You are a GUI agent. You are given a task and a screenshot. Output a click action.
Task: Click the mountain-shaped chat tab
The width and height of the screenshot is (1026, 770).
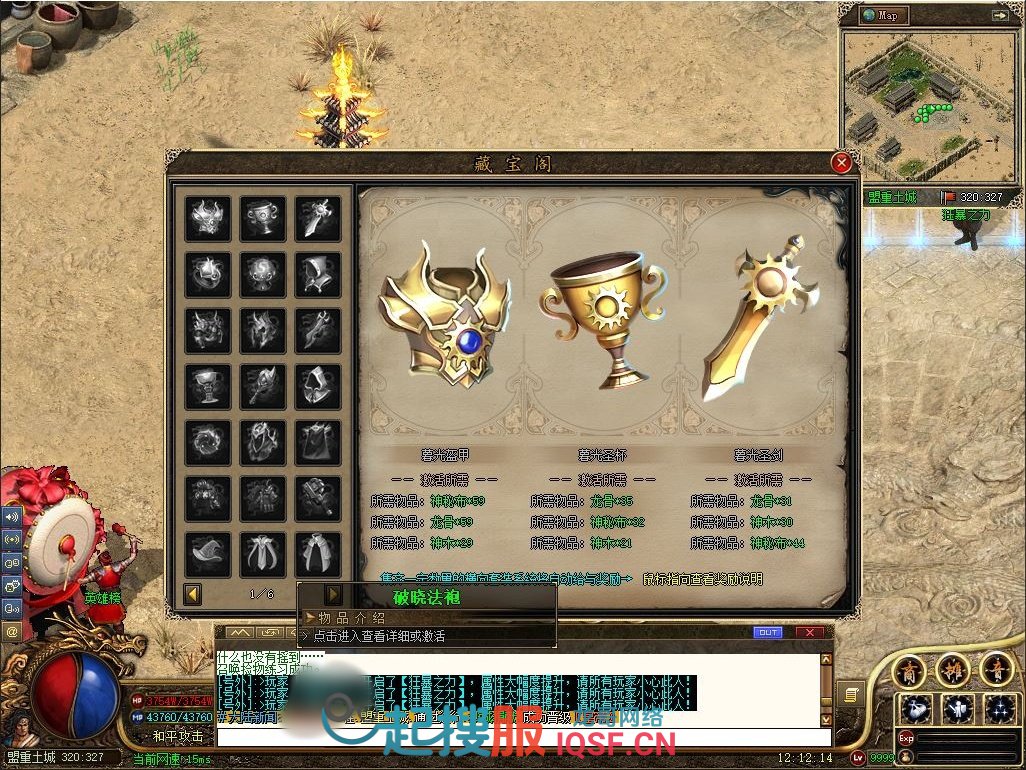click(239, 632)
